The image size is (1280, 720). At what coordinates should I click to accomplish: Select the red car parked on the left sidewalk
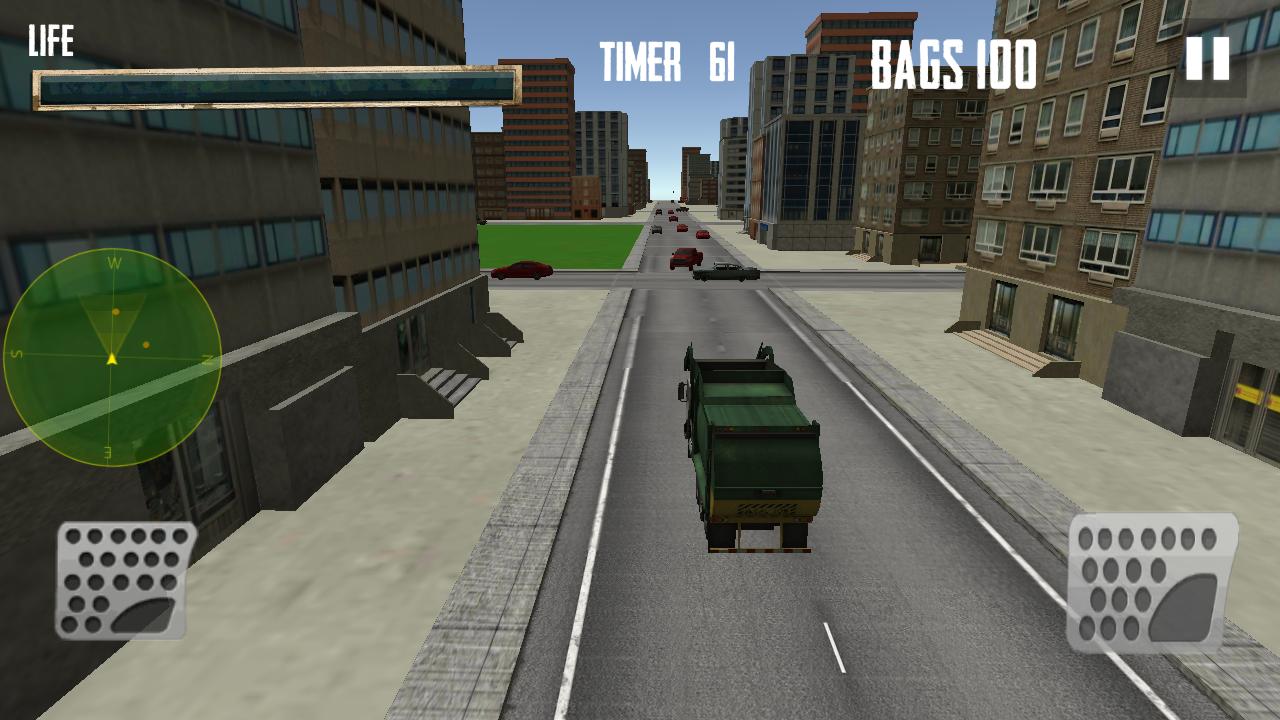(x=522, y=268)
